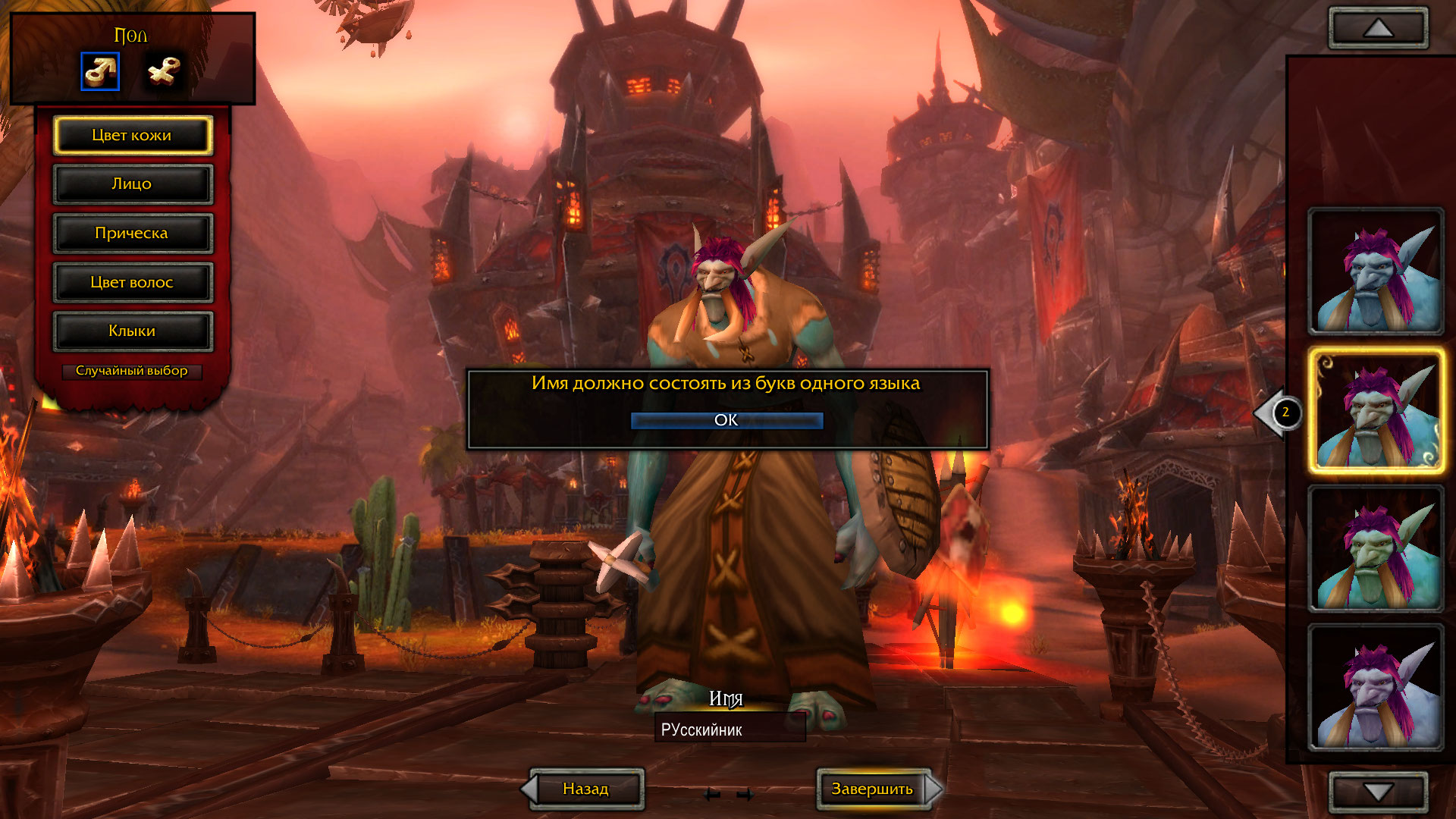Pick the gray-blue skin troll thumbnail

pyautogui.click(x=1376, y=272)
